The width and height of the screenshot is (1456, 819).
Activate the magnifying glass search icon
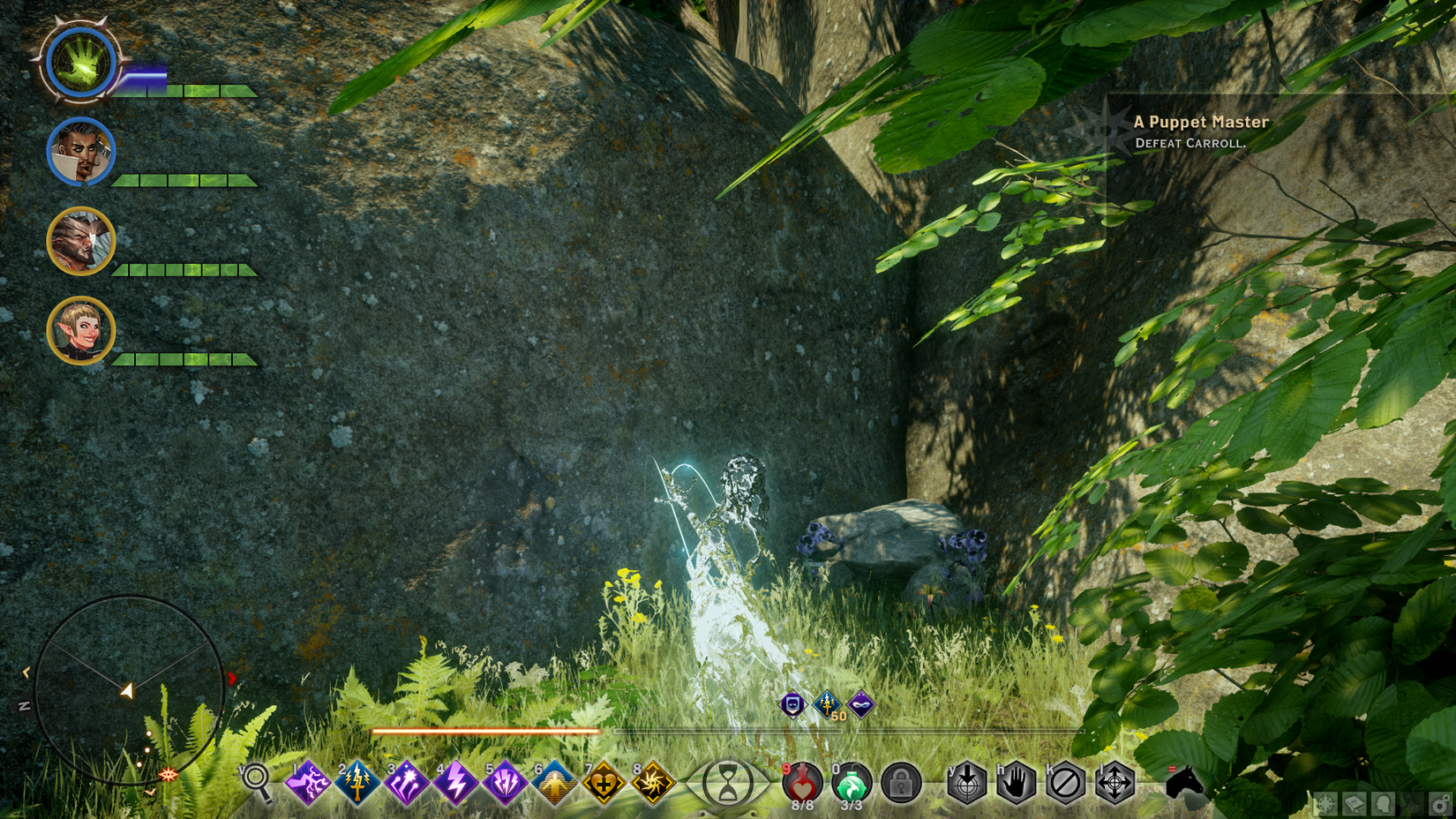pos(257,780)
